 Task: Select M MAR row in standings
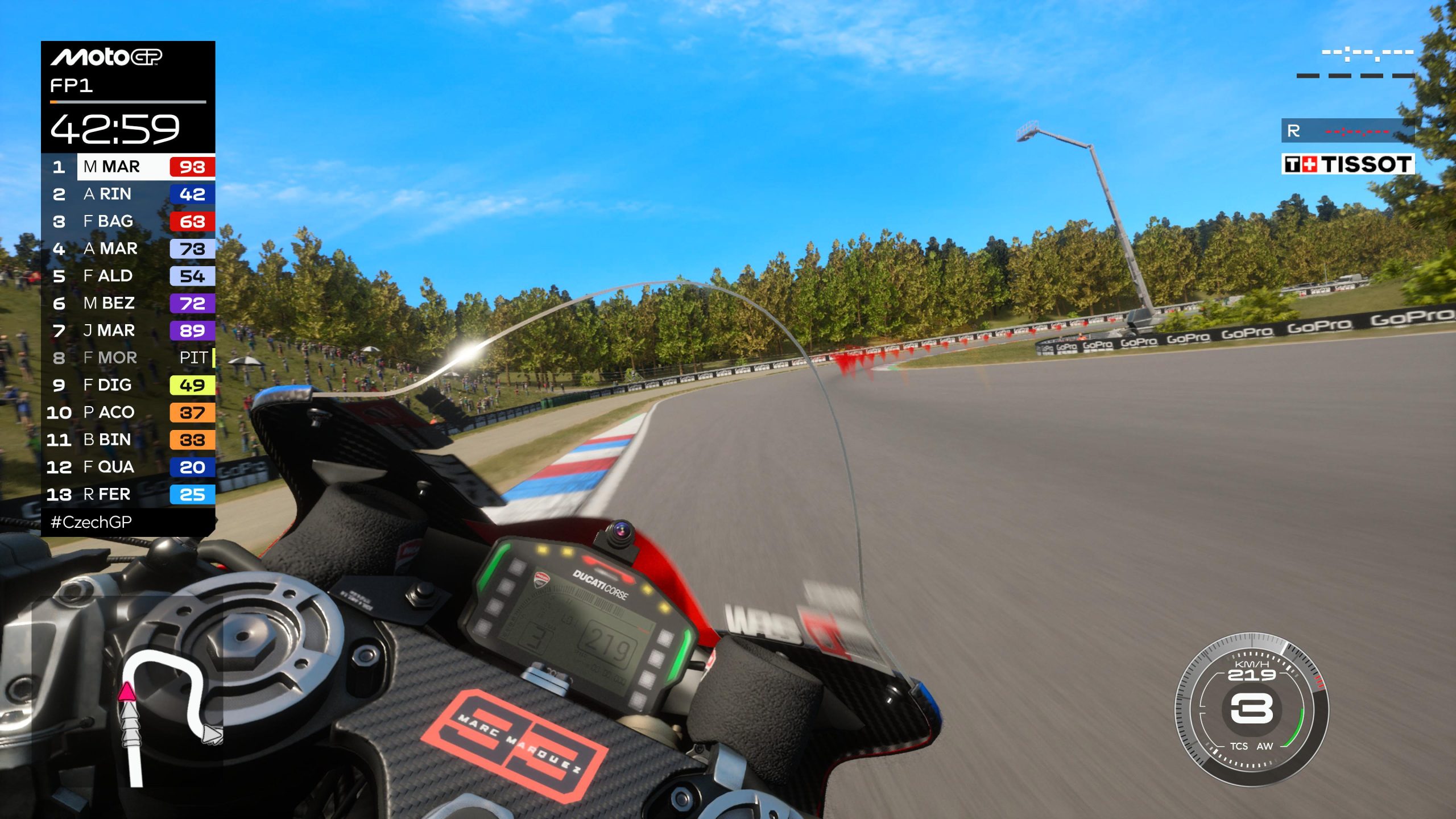[x=129, y=167]
